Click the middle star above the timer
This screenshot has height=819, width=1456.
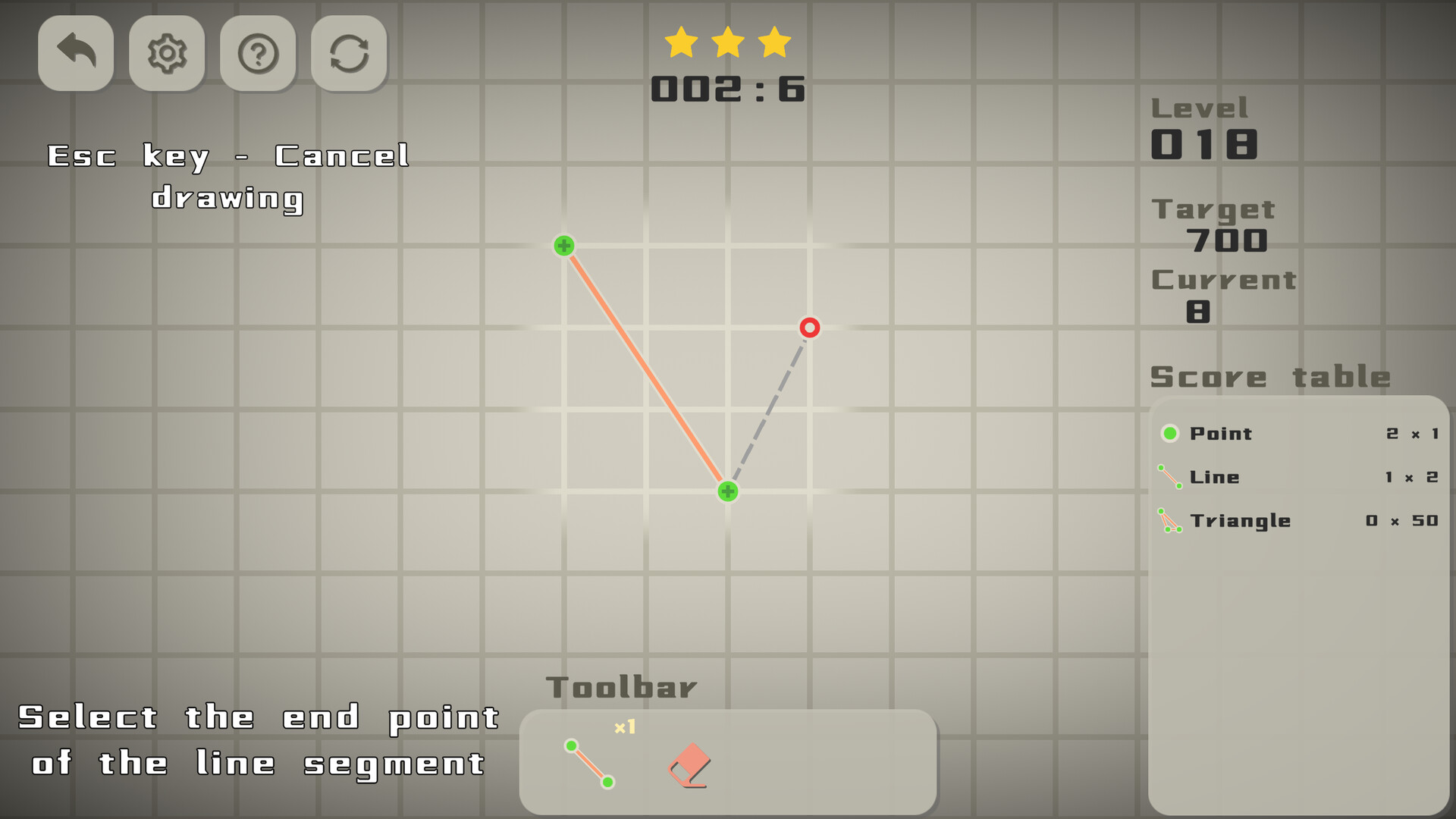[730, 42]
